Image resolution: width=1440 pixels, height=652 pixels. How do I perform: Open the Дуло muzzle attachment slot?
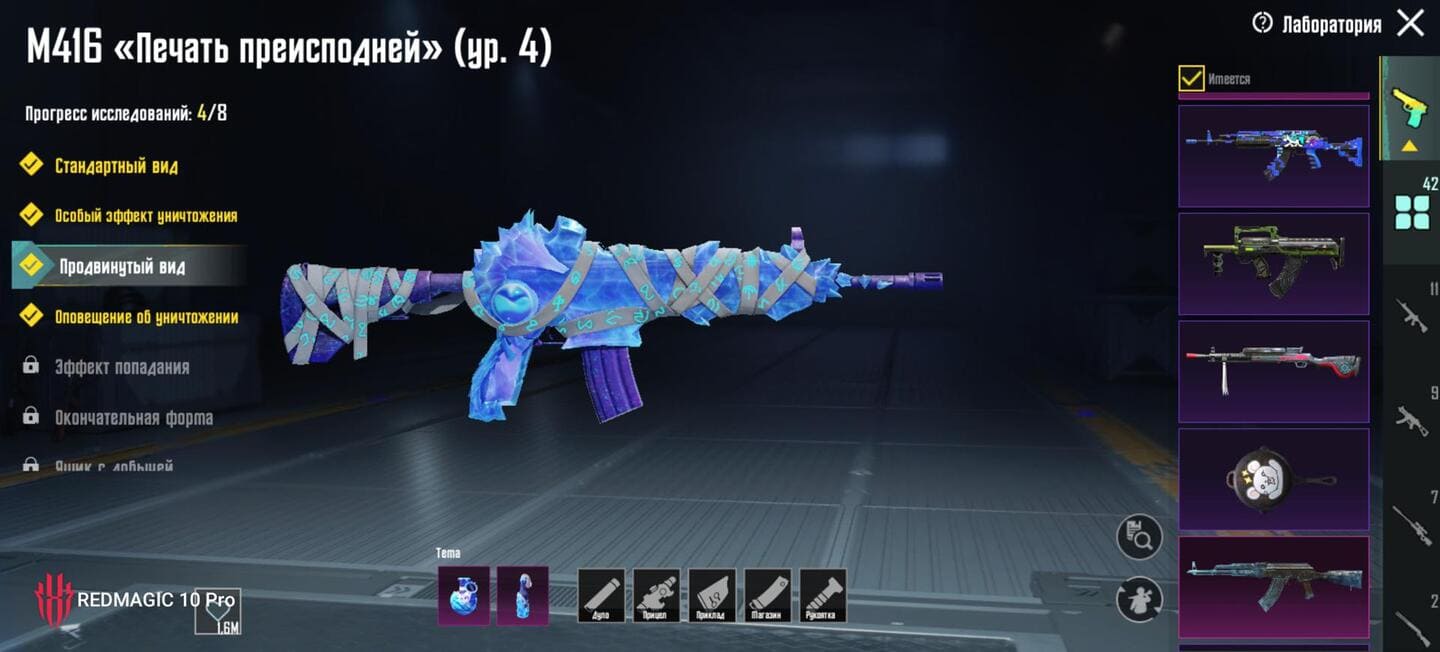pos(601,595)
